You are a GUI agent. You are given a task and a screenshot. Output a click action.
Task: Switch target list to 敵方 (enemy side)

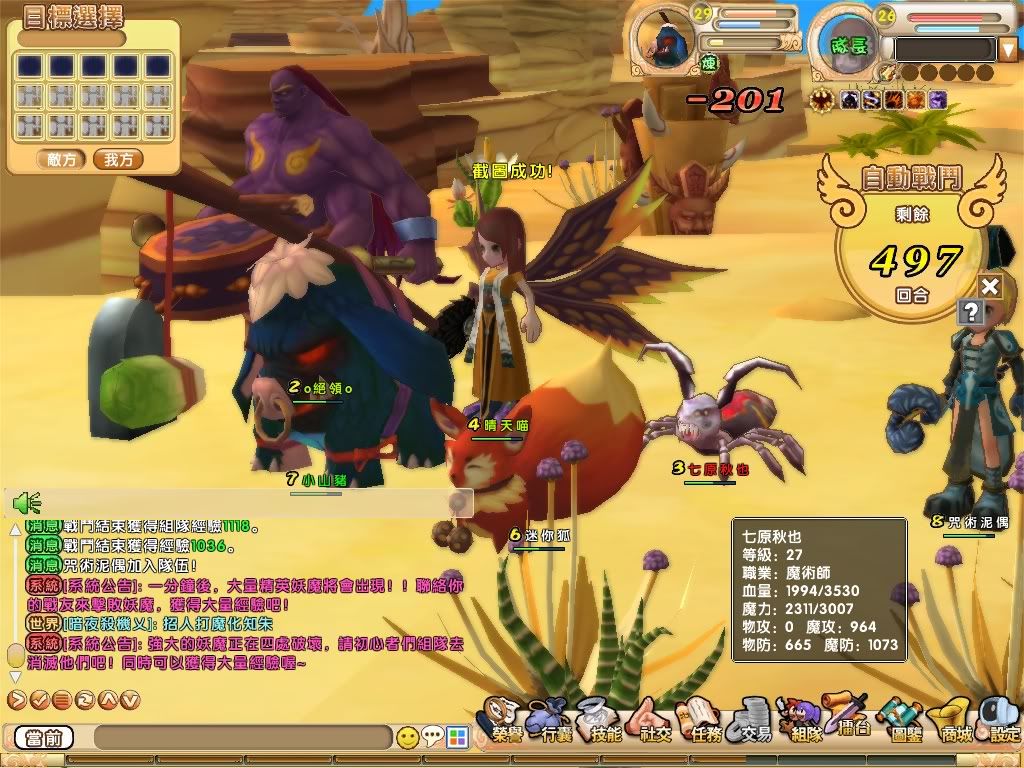click(61, 159)
